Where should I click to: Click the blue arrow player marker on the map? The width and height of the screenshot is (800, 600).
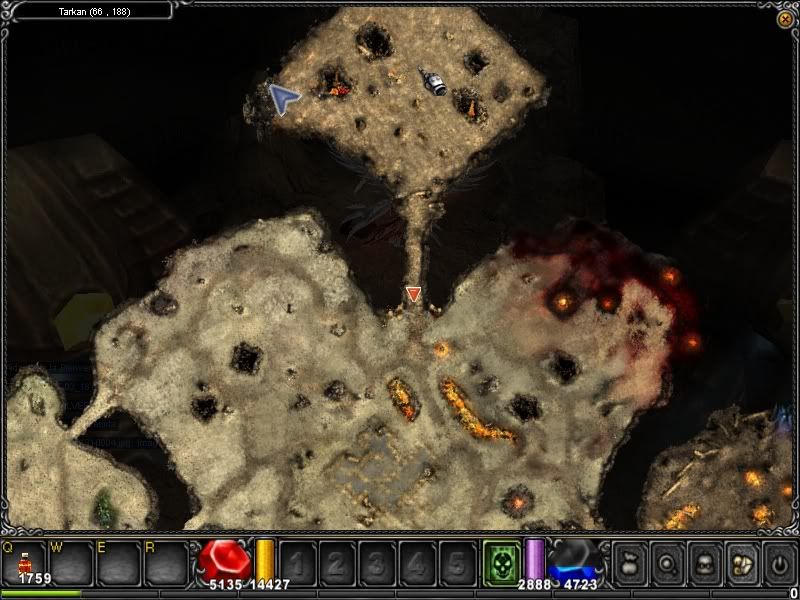coord(284,99)
